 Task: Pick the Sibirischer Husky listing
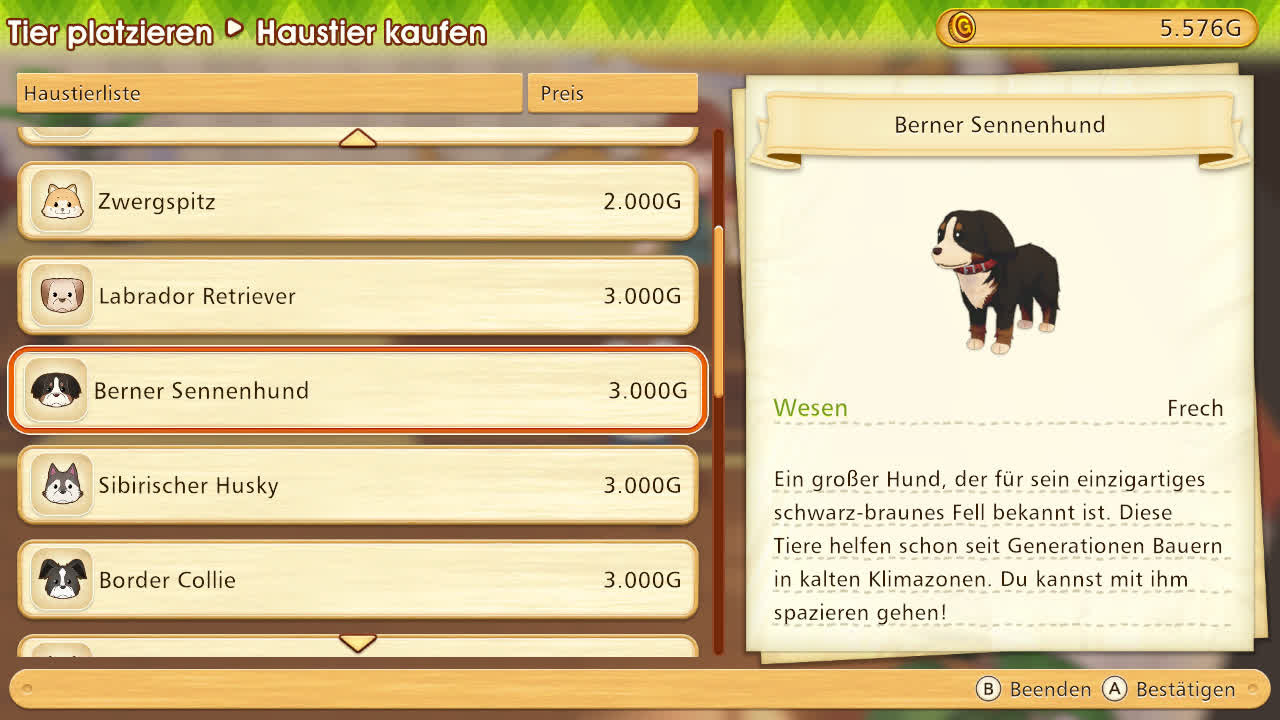[357, 485]
